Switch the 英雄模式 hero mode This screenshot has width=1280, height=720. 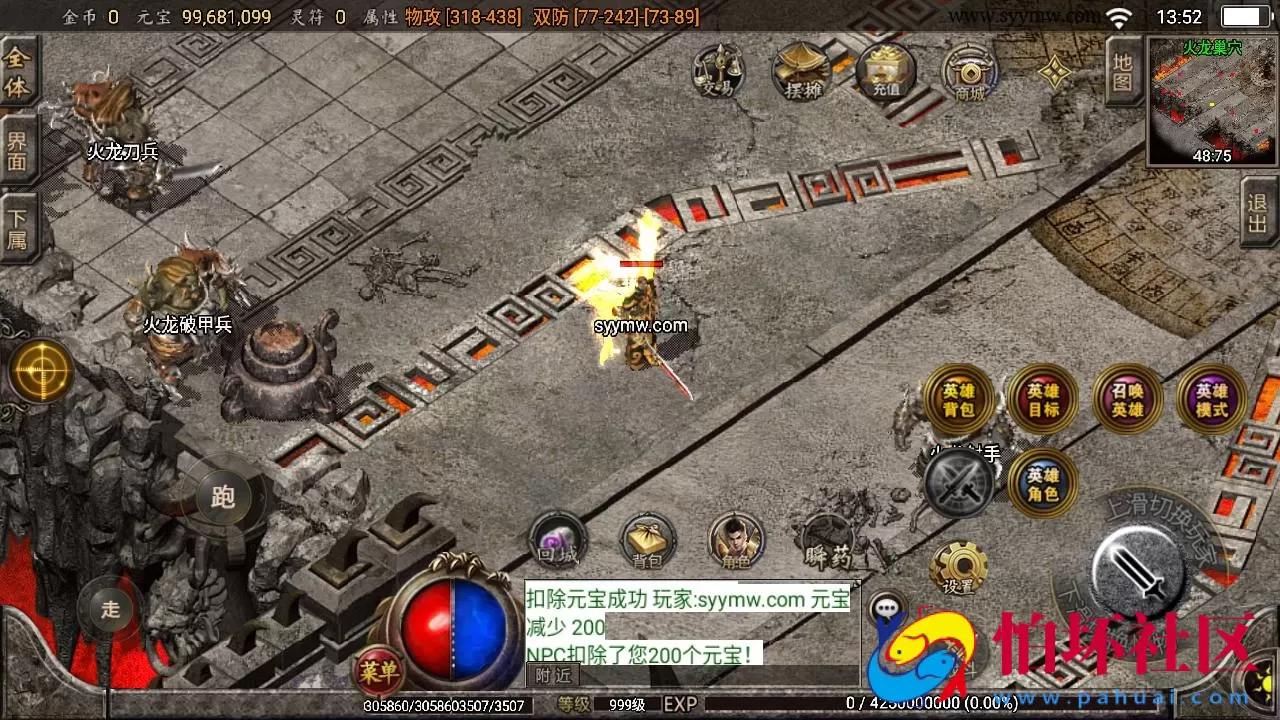1212,398
